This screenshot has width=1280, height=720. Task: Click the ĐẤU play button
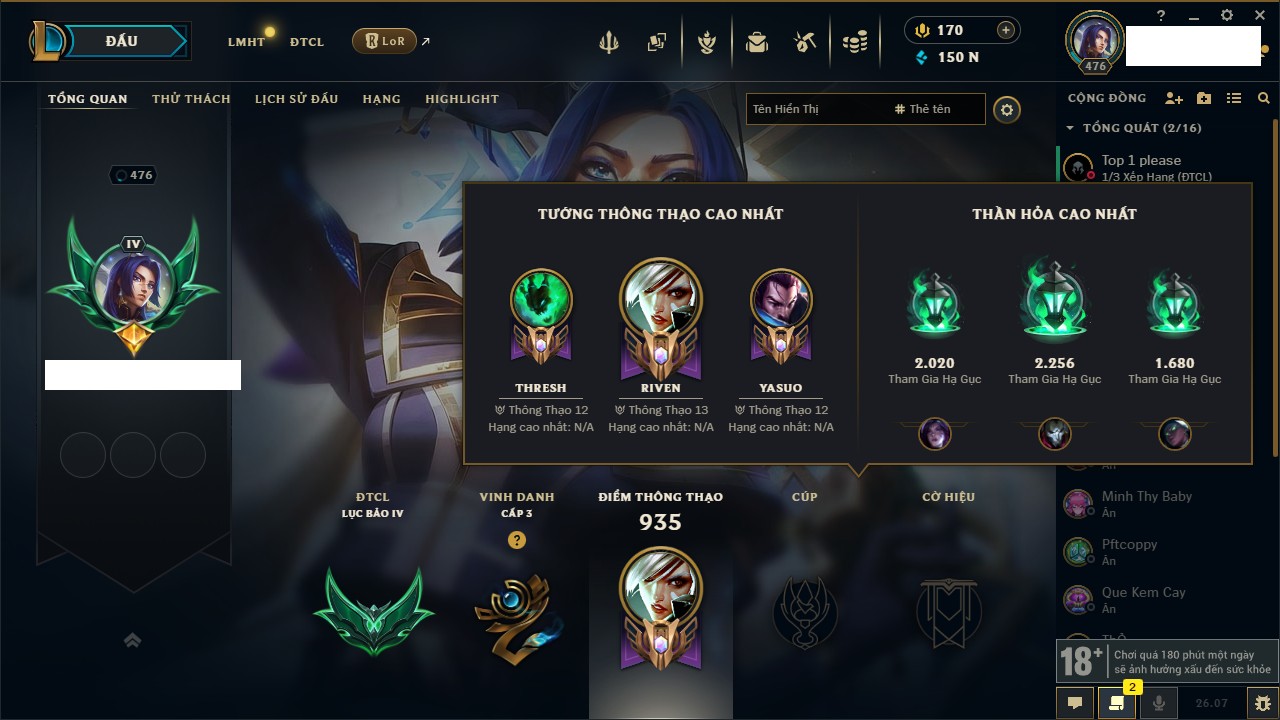121,41
